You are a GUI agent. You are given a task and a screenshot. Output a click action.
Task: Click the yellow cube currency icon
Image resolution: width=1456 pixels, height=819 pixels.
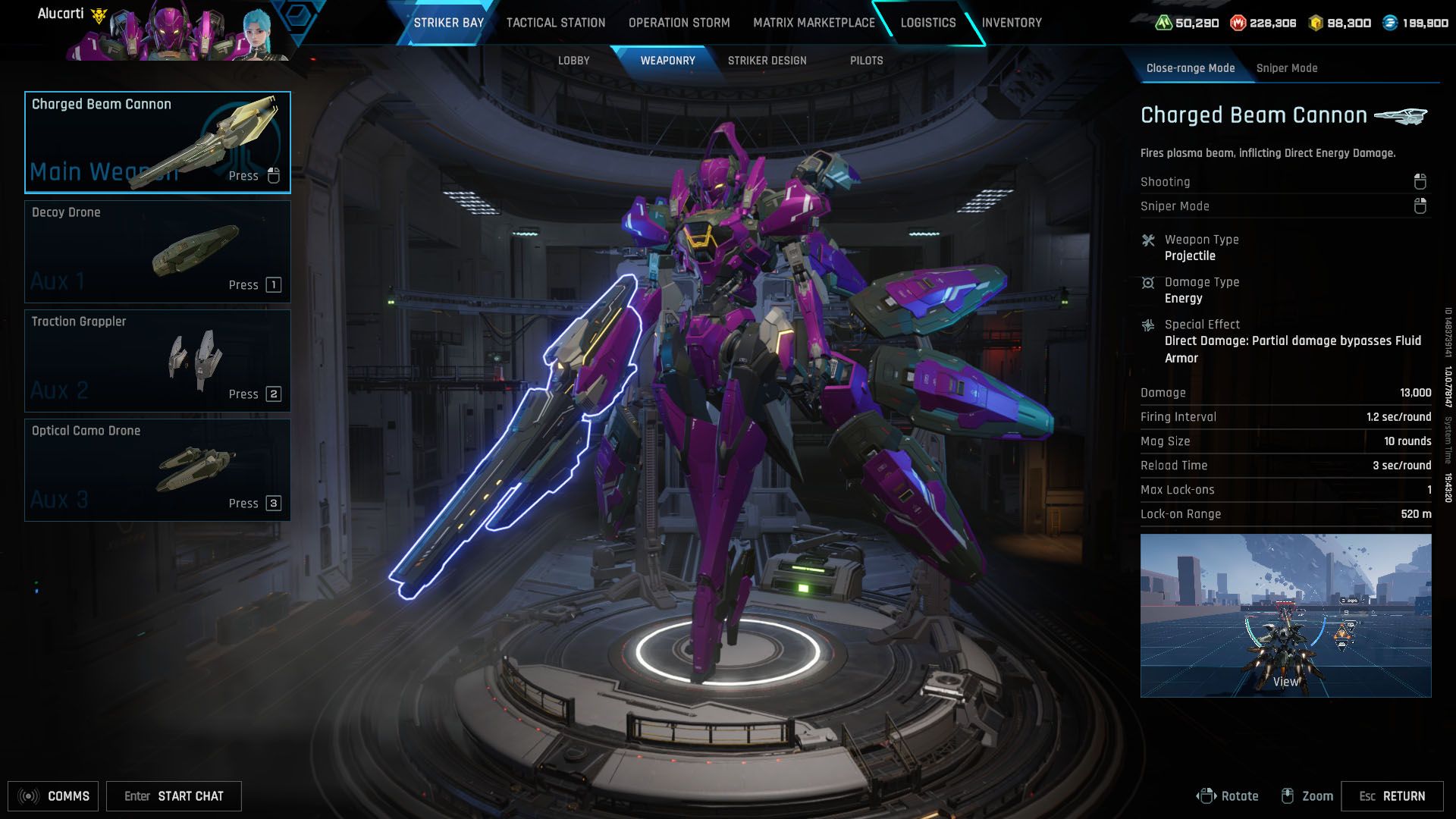1314,23
